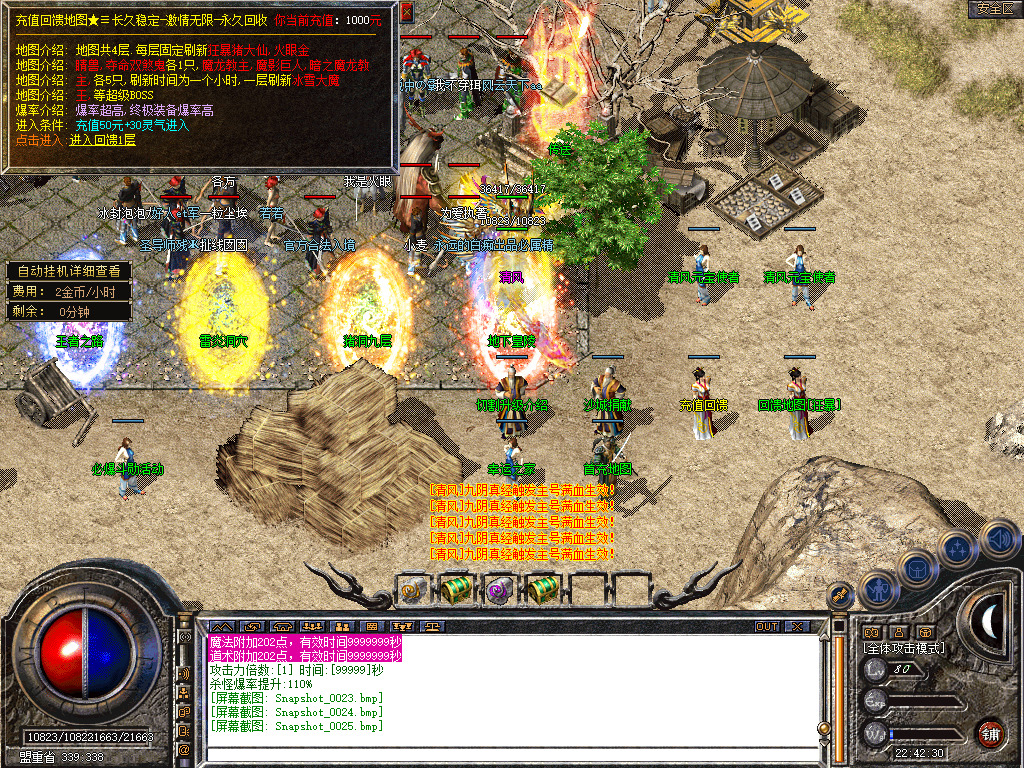The width and height of the screenshot is (1024, 768).
Task: Click the OUT button above the chat
Action: coord(766,627)
